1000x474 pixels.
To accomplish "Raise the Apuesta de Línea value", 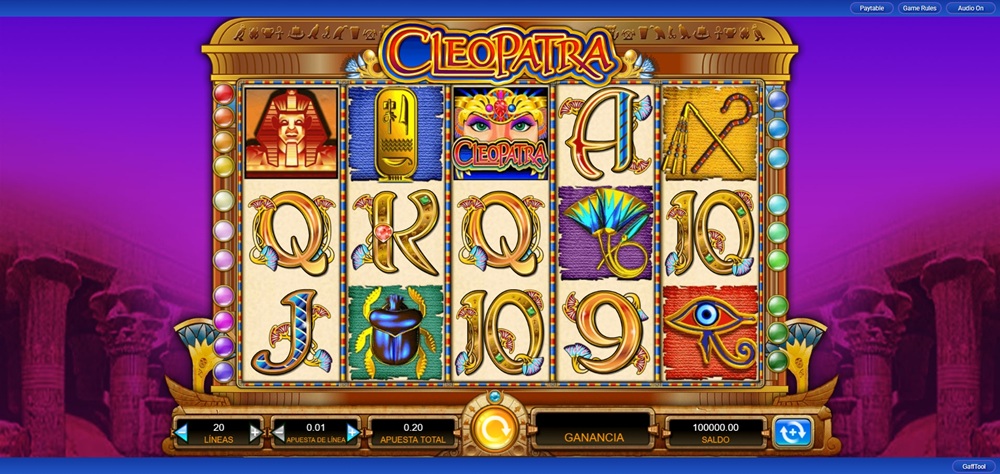I will 352,432.
